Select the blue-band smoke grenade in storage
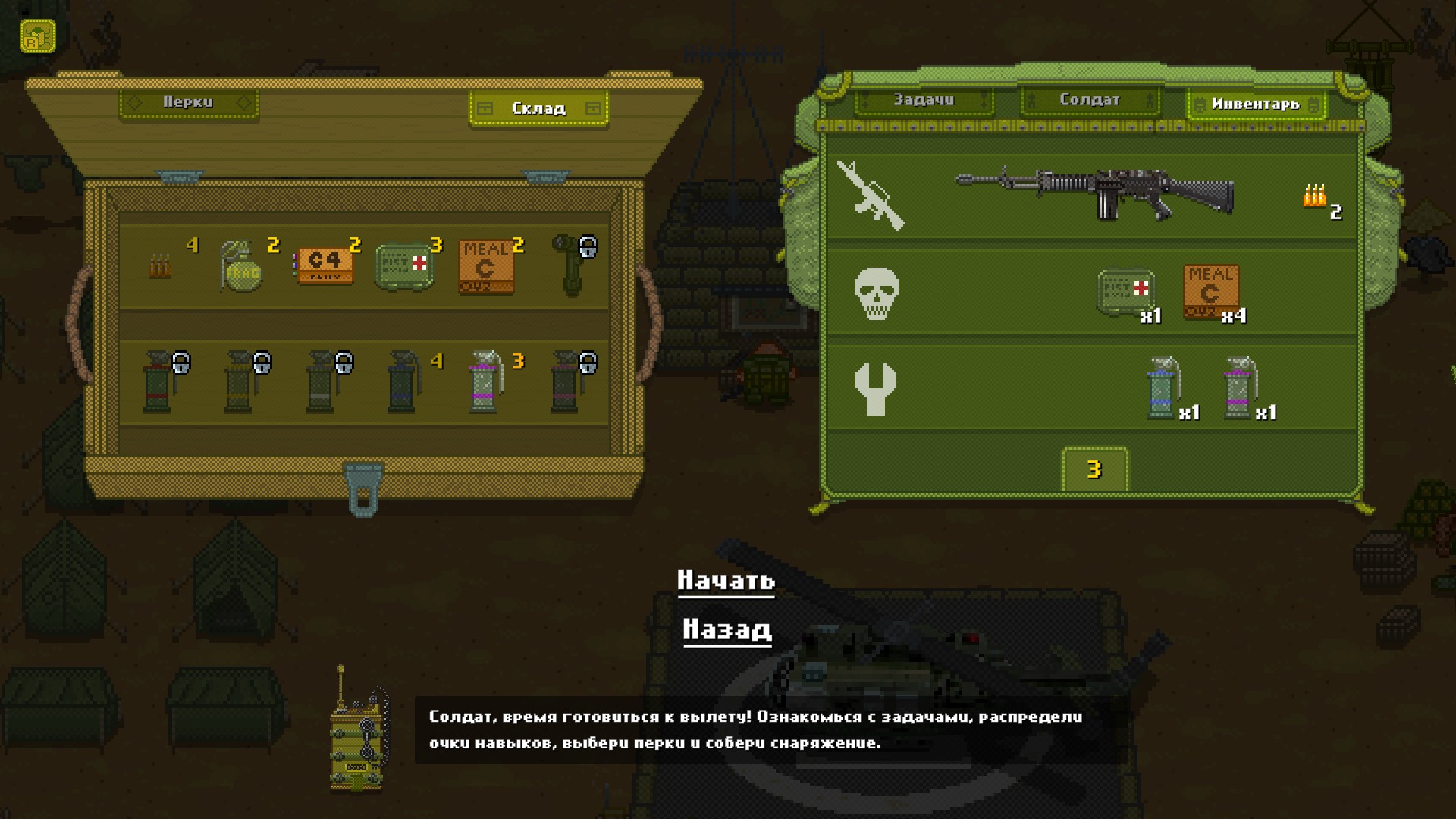The height and width of the screenshot is (819, 1456). [402, 381]
